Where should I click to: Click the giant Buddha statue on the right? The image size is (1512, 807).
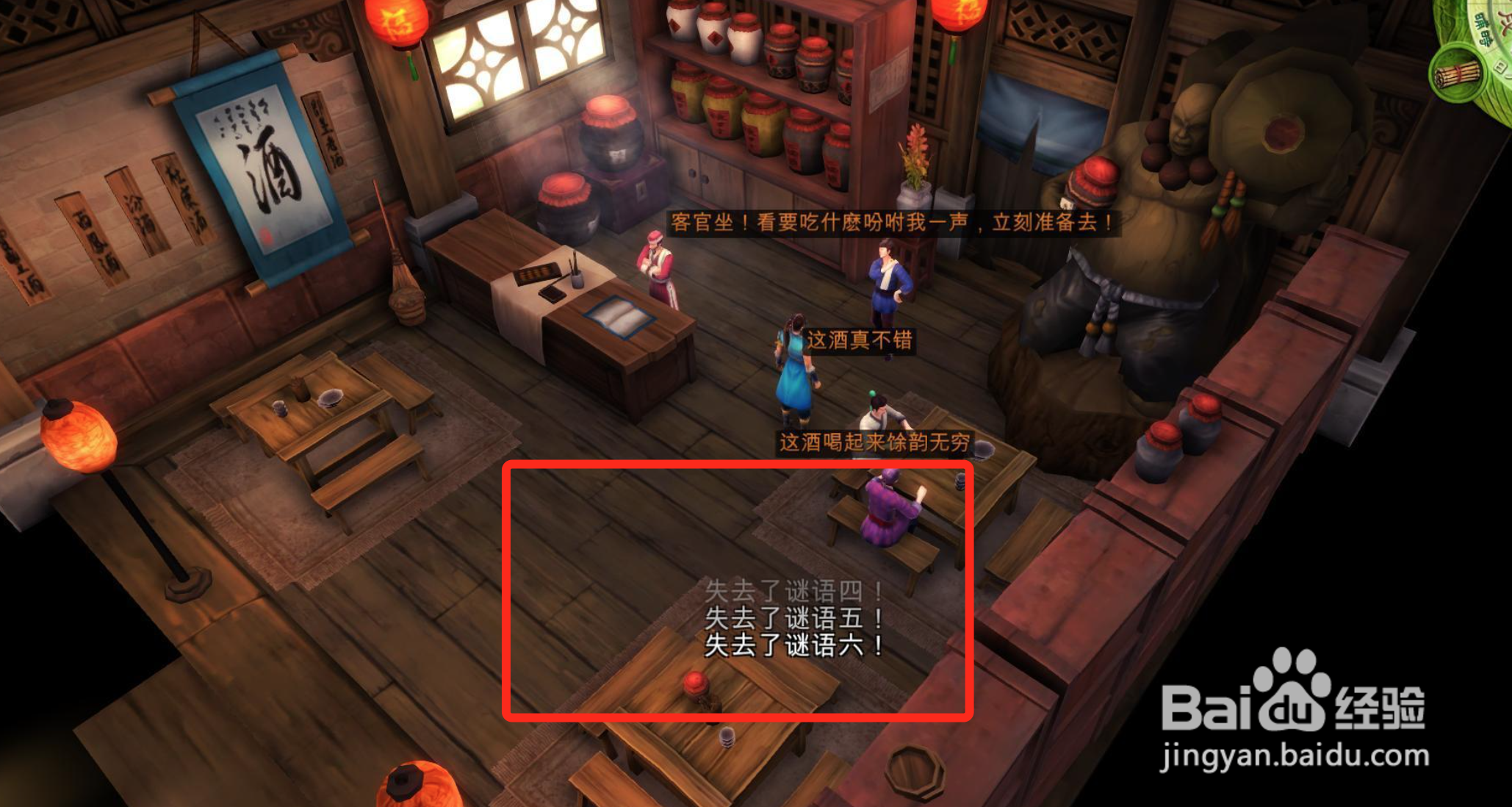(x=1176, y=206)
